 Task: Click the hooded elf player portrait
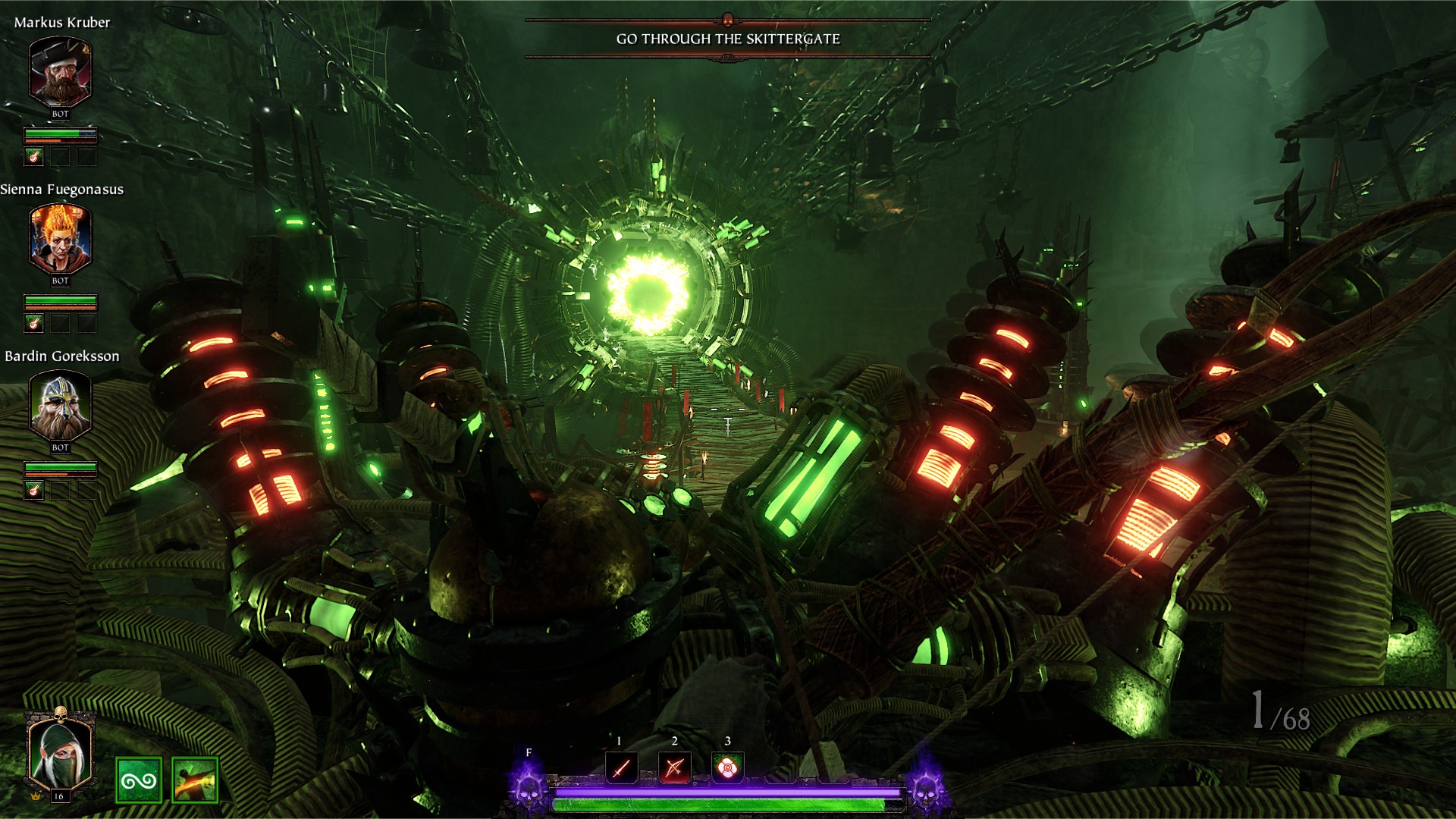coord(59,752)
